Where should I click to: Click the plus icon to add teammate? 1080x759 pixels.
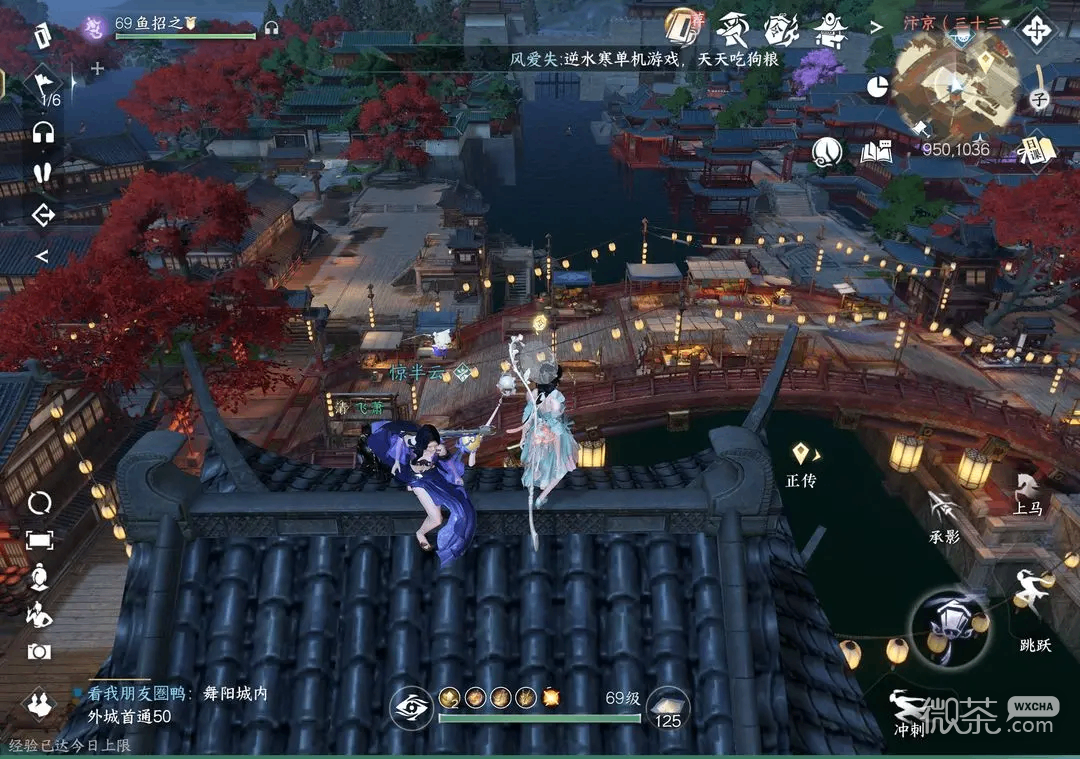point(97,69)
